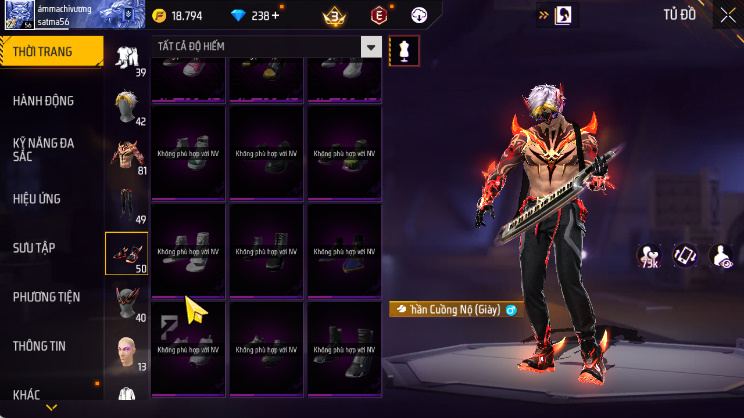Click the 73k likes heart icon
The image size is (744, 418).
(x=649, y=256)
